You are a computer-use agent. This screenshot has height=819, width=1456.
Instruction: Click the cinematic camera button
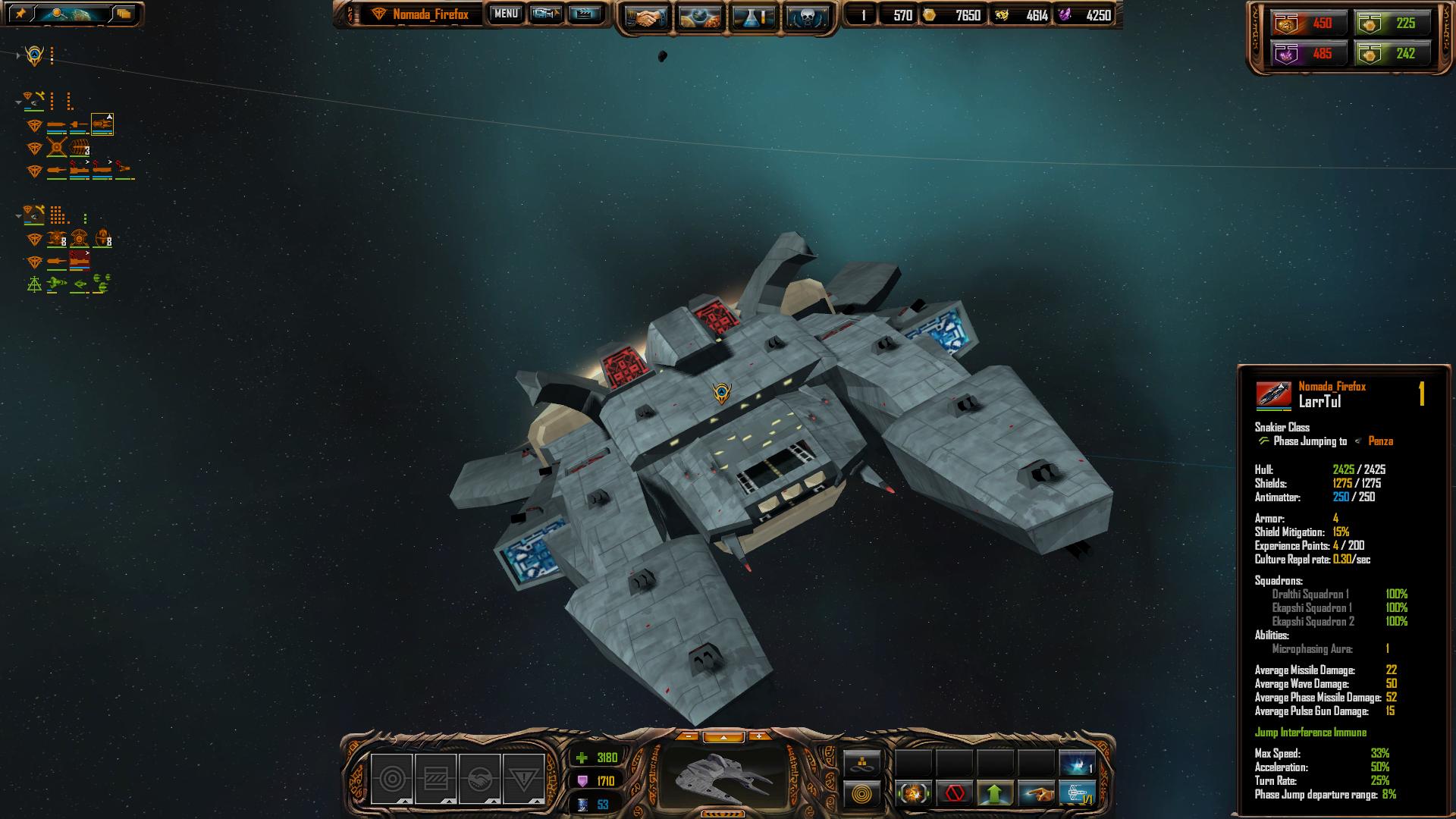coord(545,14)
